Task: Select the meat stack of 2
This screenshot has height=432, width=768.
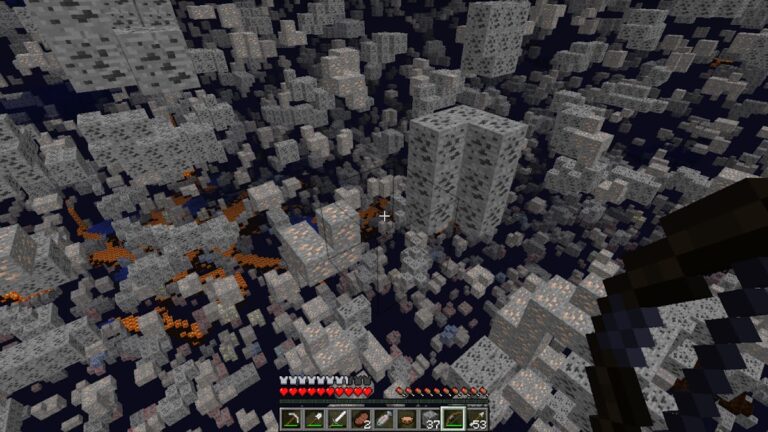Action: click(x=360, y=418)
